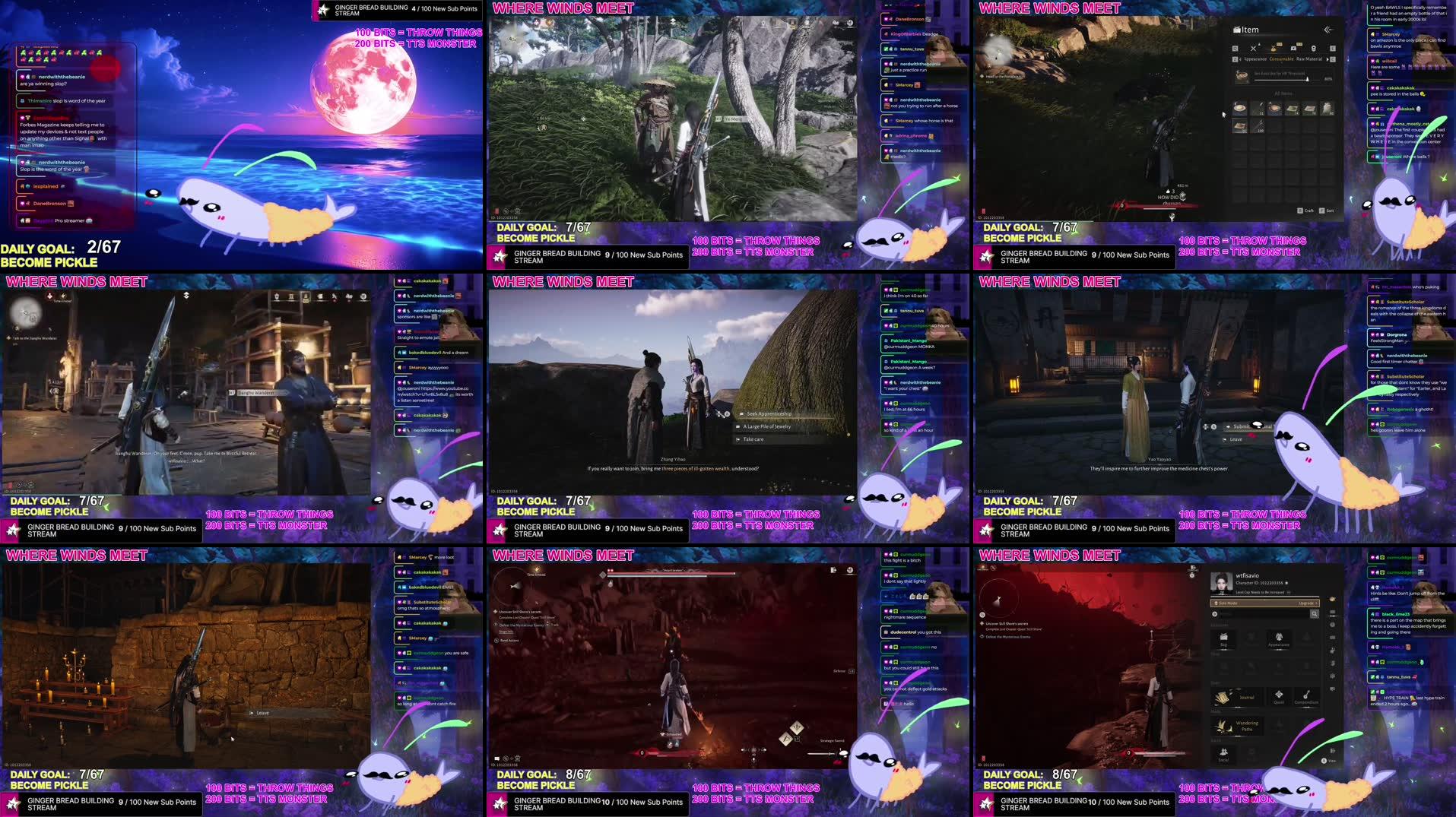Open the Social icon in the character menu
The image size is (1456, 817).
[x=1223, y=753]
